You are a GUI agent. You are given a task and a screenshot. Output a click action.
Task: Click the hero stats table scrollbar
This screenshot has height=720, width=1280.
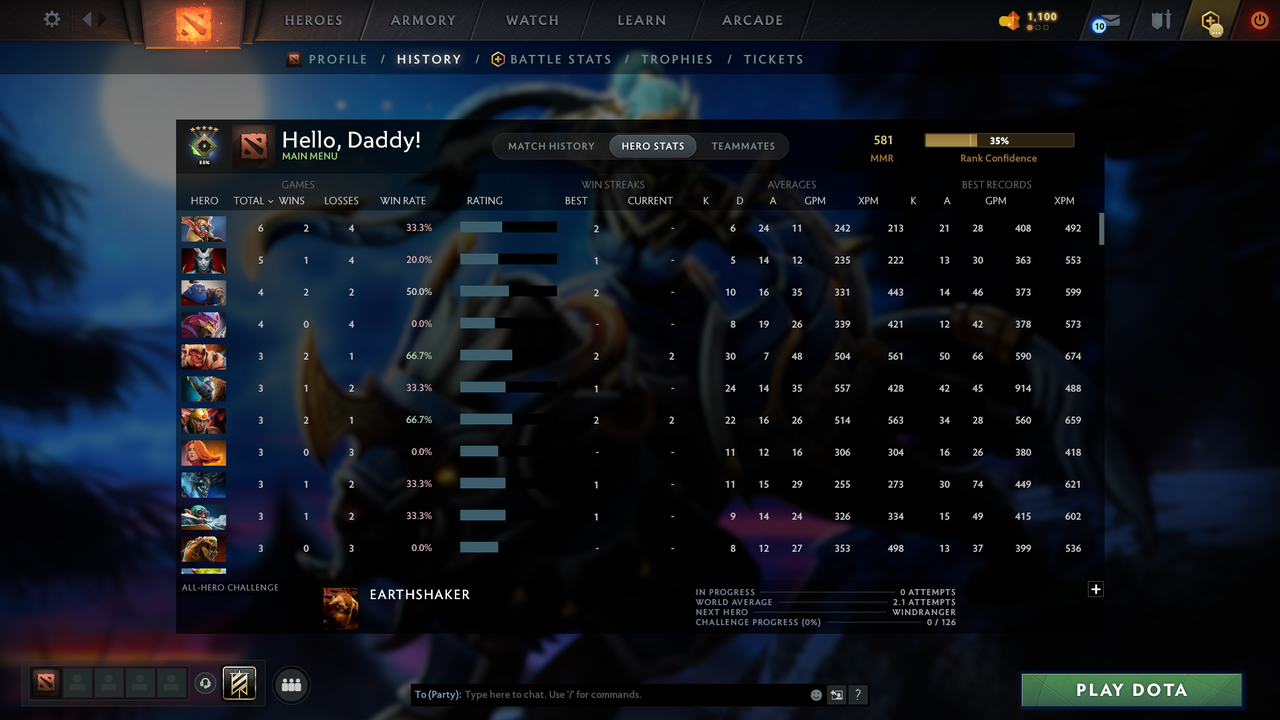[1101, 230]
